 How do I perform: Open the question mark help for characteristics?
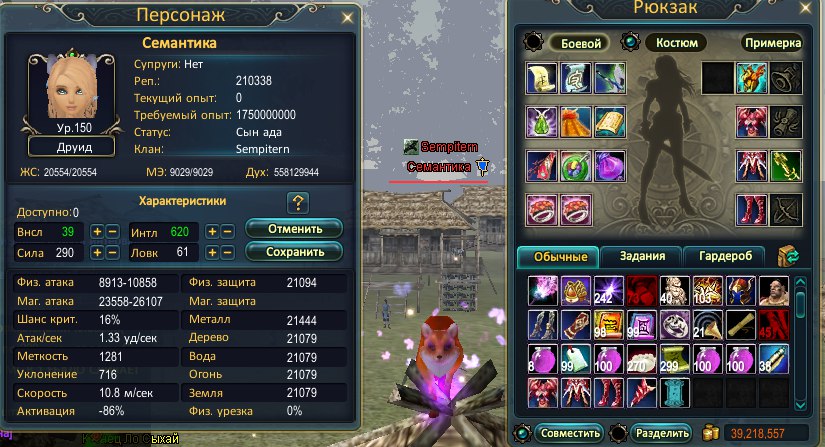coord(297,204)
